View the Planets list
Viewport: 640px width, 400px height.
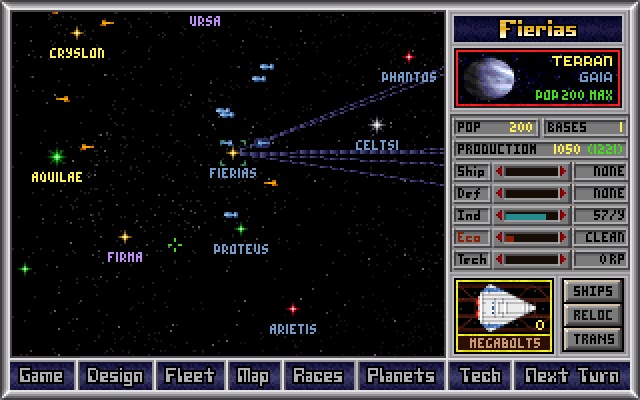click(x=401, y=376)
